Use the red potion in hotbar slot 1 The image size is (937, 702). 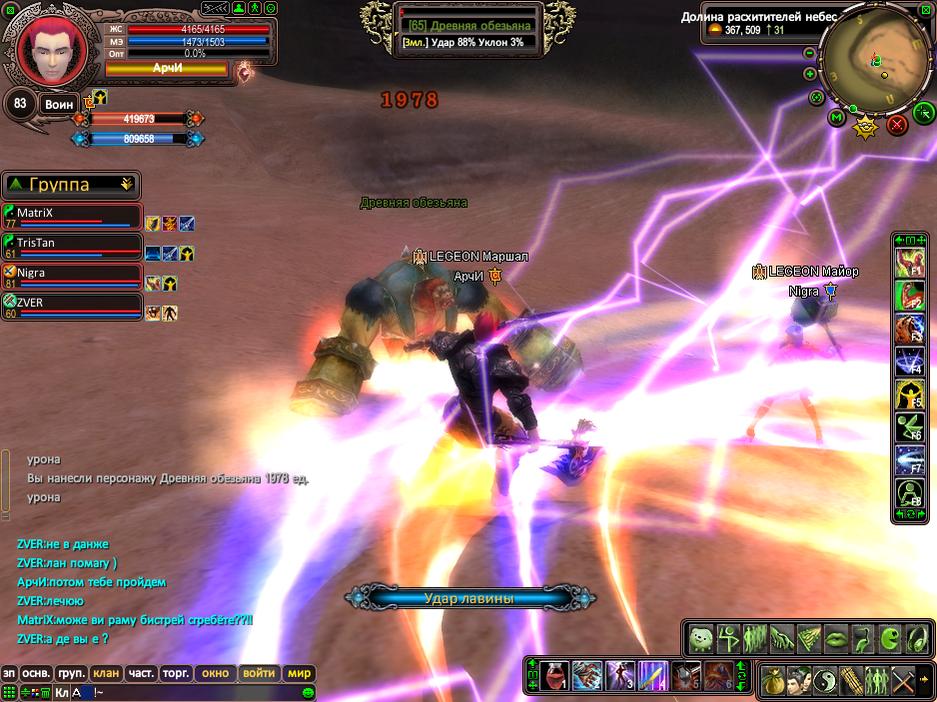[555, 676]
